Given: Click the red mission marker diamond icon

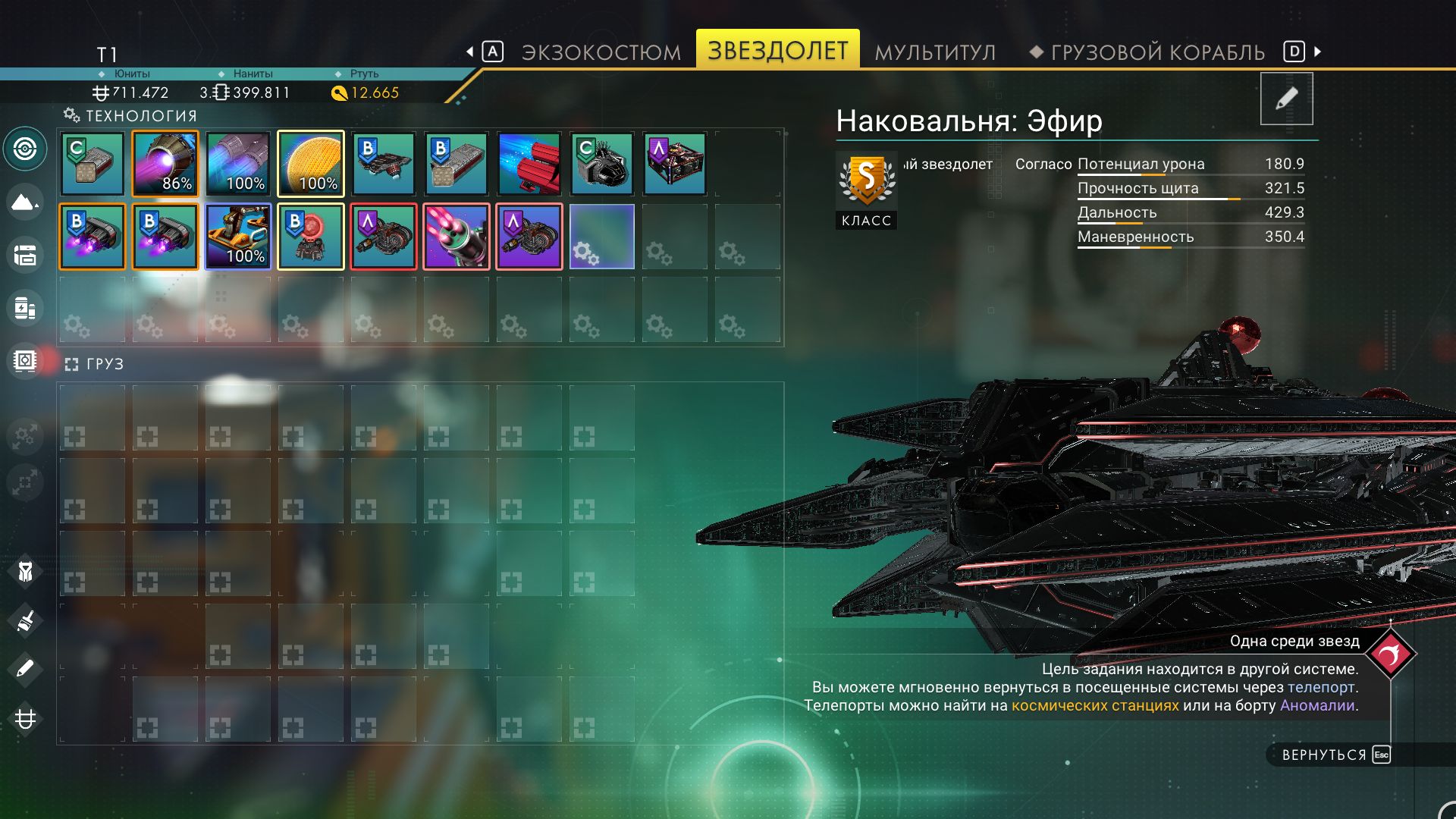Looking at the screenshot, I should tap(1390, 654).
